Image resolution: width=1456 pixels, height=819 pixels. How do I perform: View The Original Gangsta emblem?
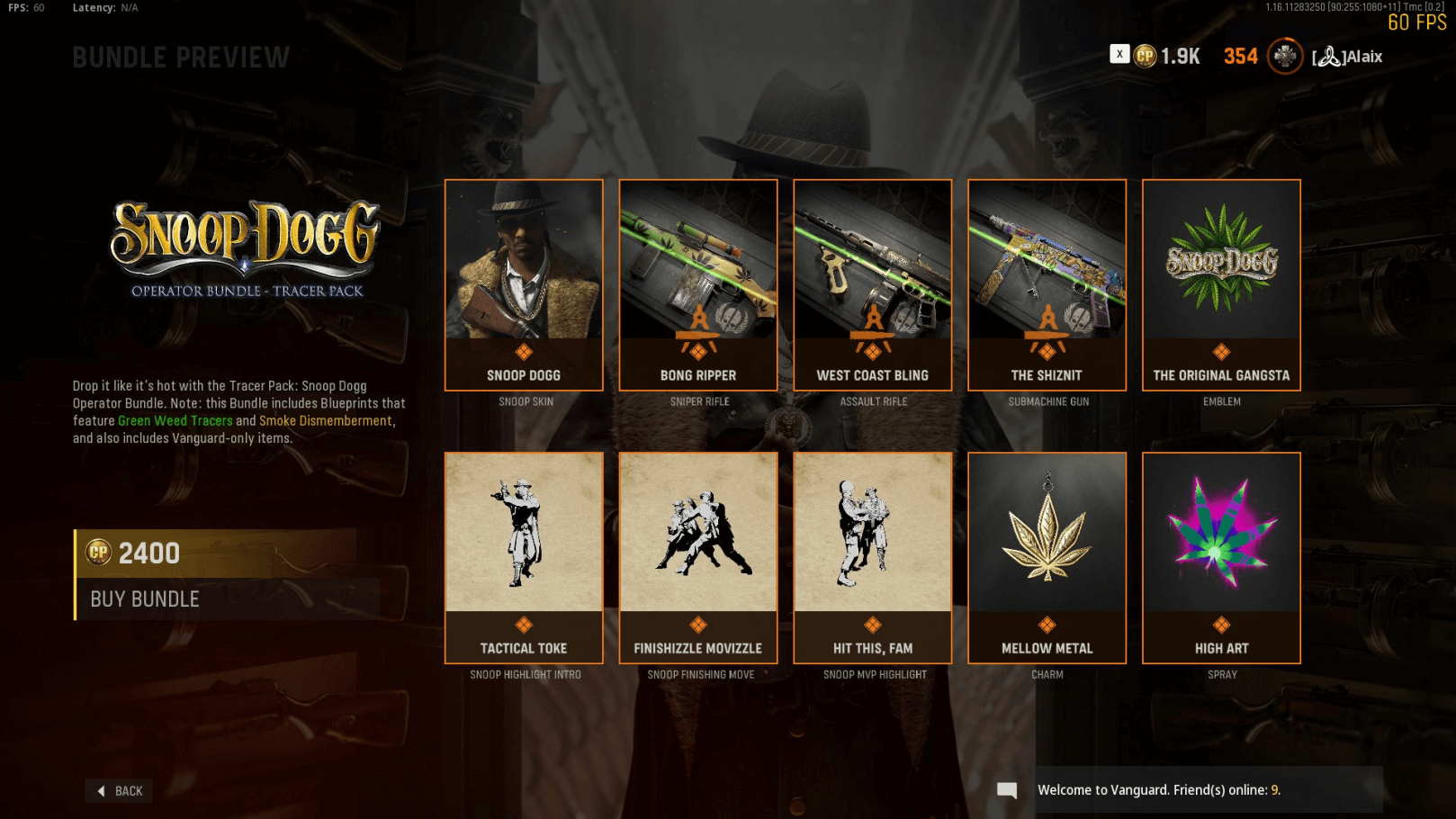pyautogui.click(x=1221, y=284)
